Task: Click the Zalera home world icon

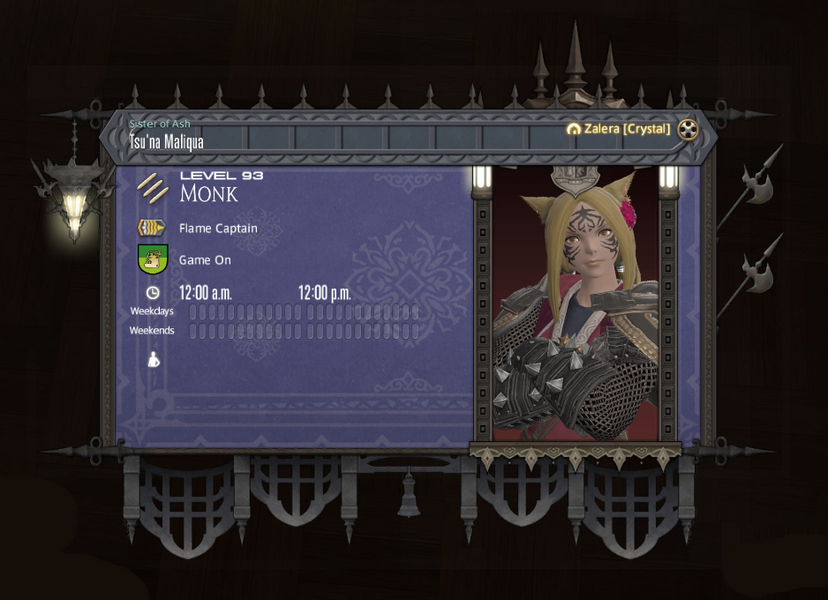Action: [573, 129]
